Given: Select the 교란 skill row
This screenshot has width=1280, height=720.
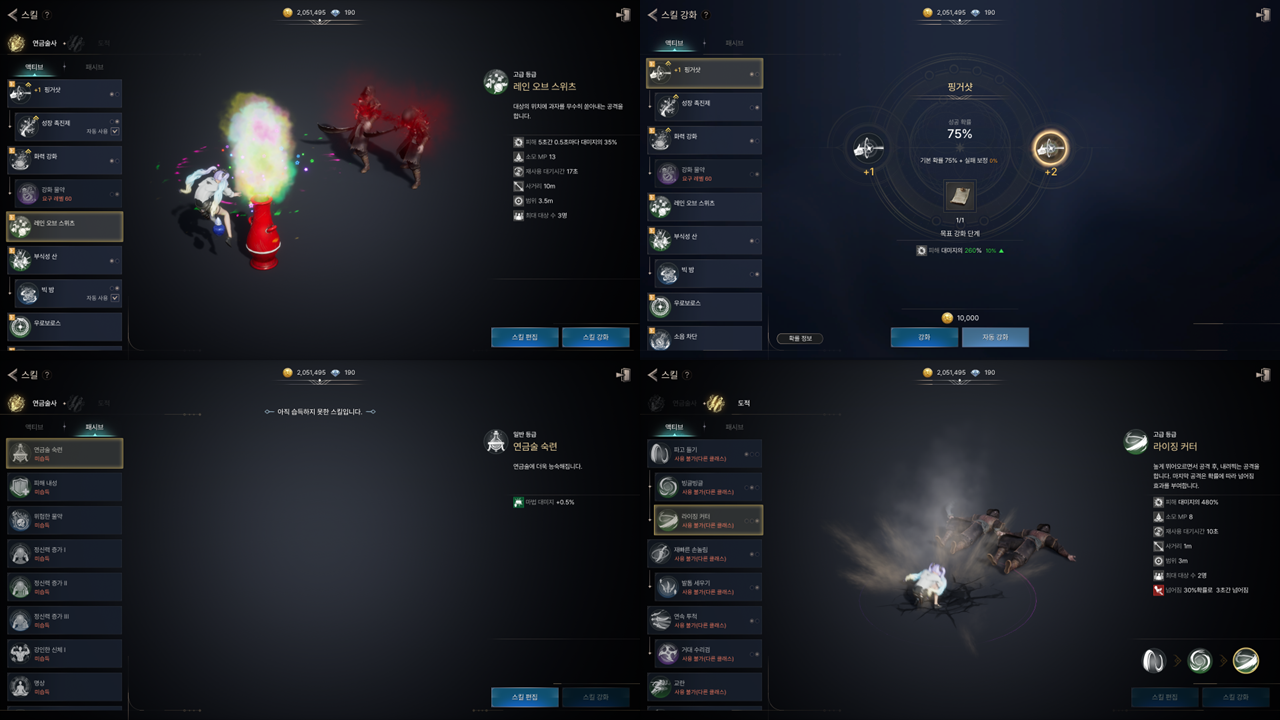Looking at the screenshot, I should [704, 687].
